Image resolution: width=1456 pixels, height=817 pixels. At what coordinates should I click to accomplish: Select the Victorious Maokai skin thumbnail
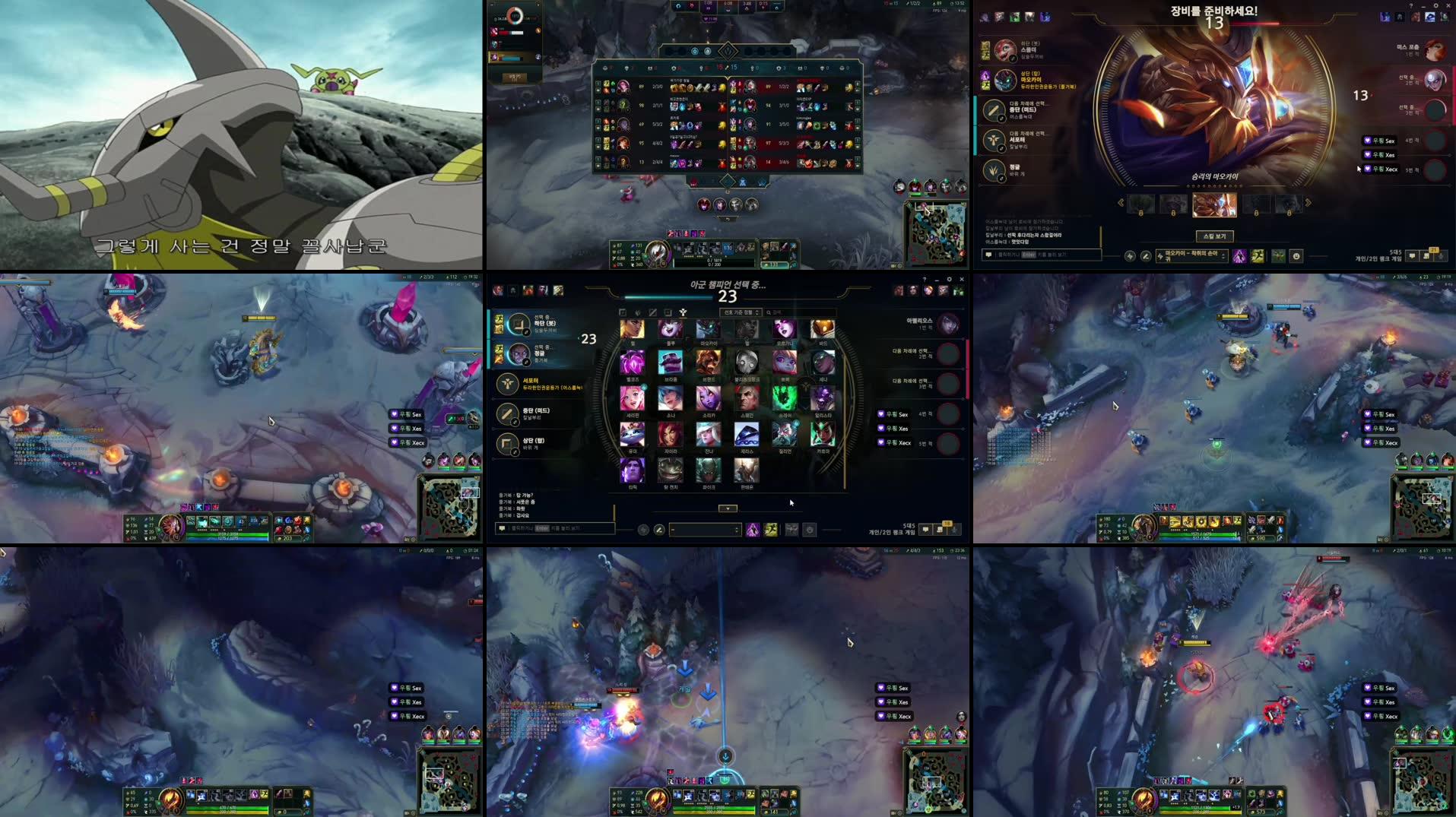tap(1215, 205)
